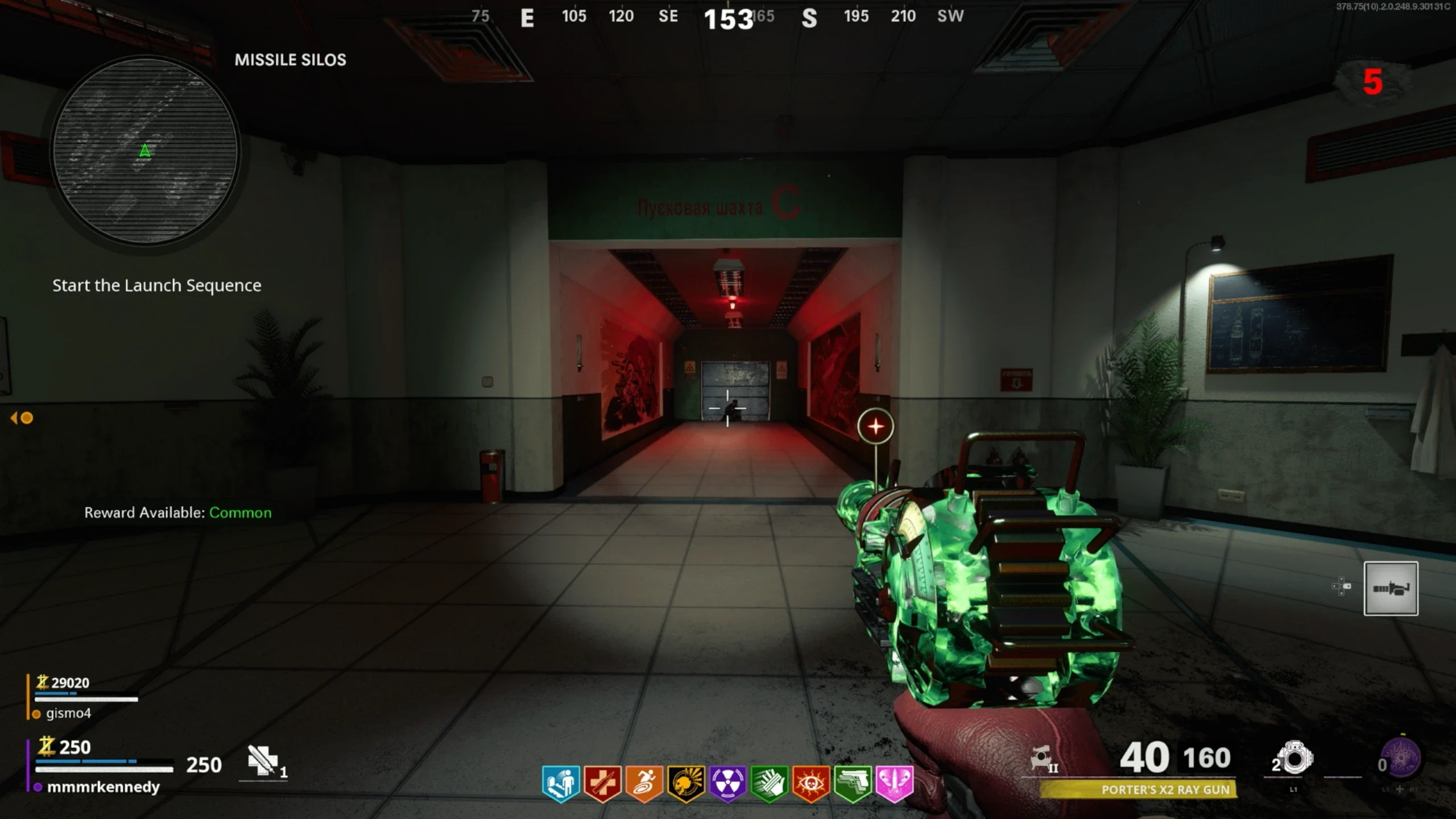
Task: Click the Elemental Pop skull perk icon
Action: coord(686,783)
